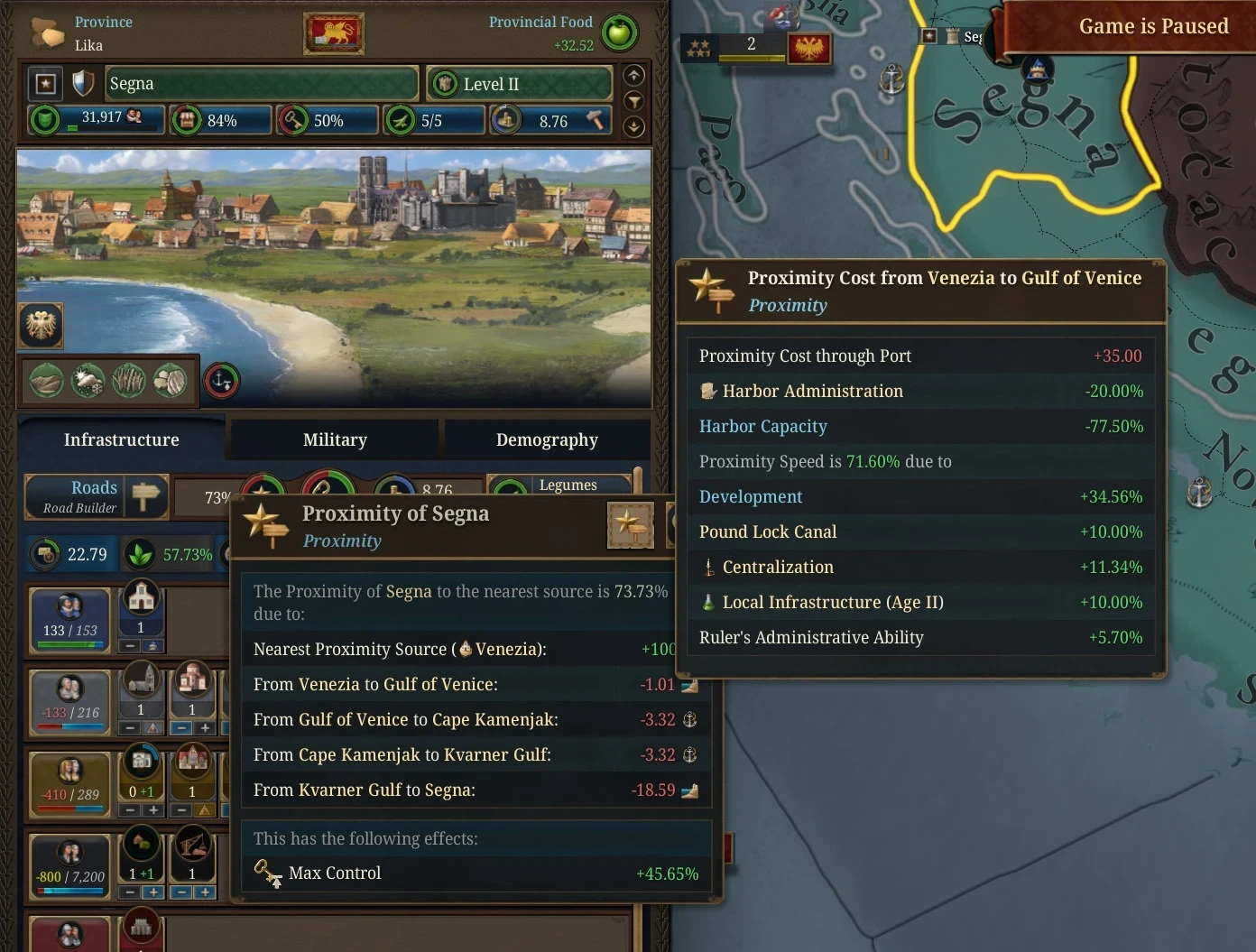Click the Level II town rank button
1256x952 pixels.
tap(518, 84)
